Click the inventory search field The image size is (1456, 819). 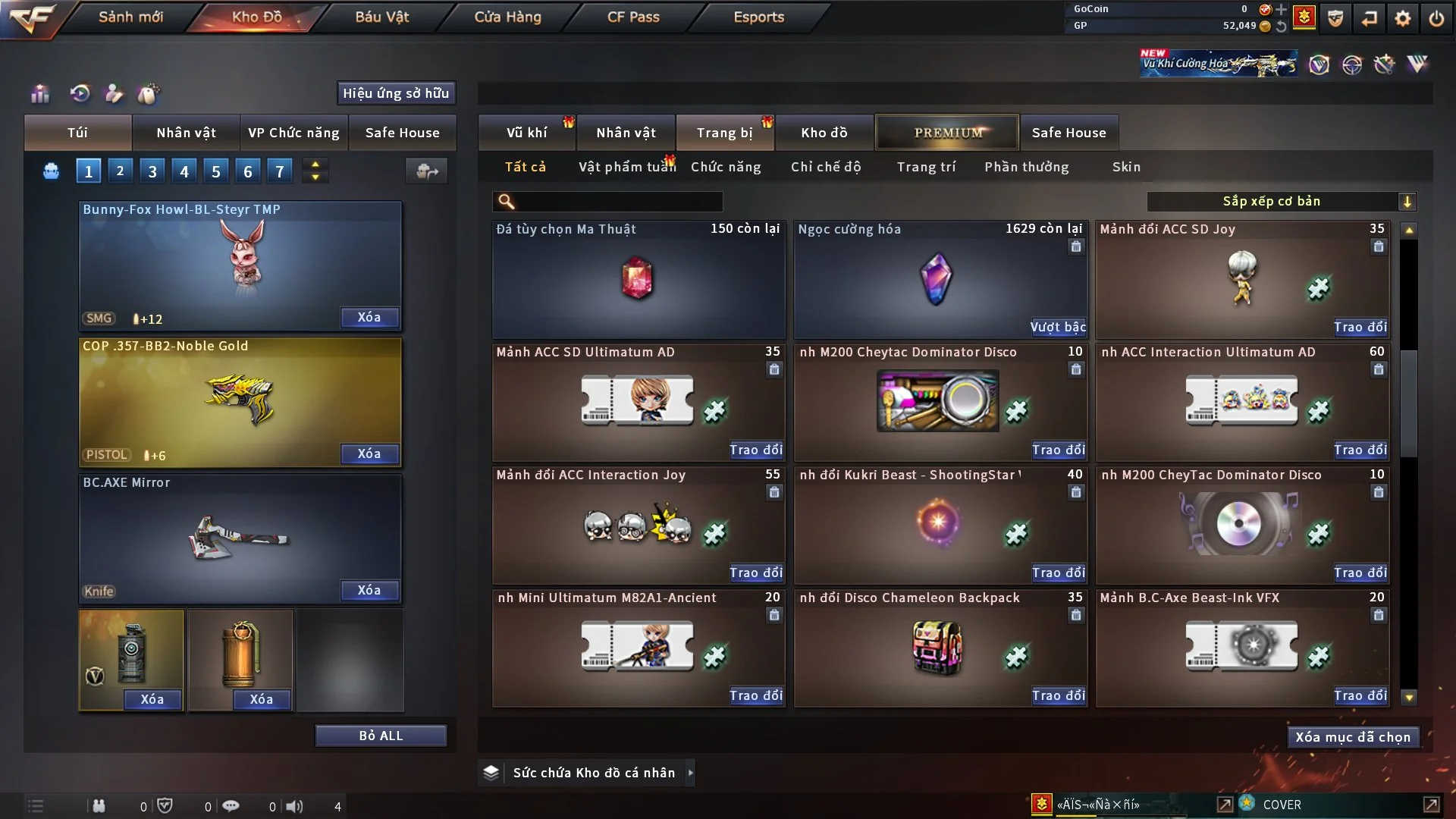pos(618,202)
